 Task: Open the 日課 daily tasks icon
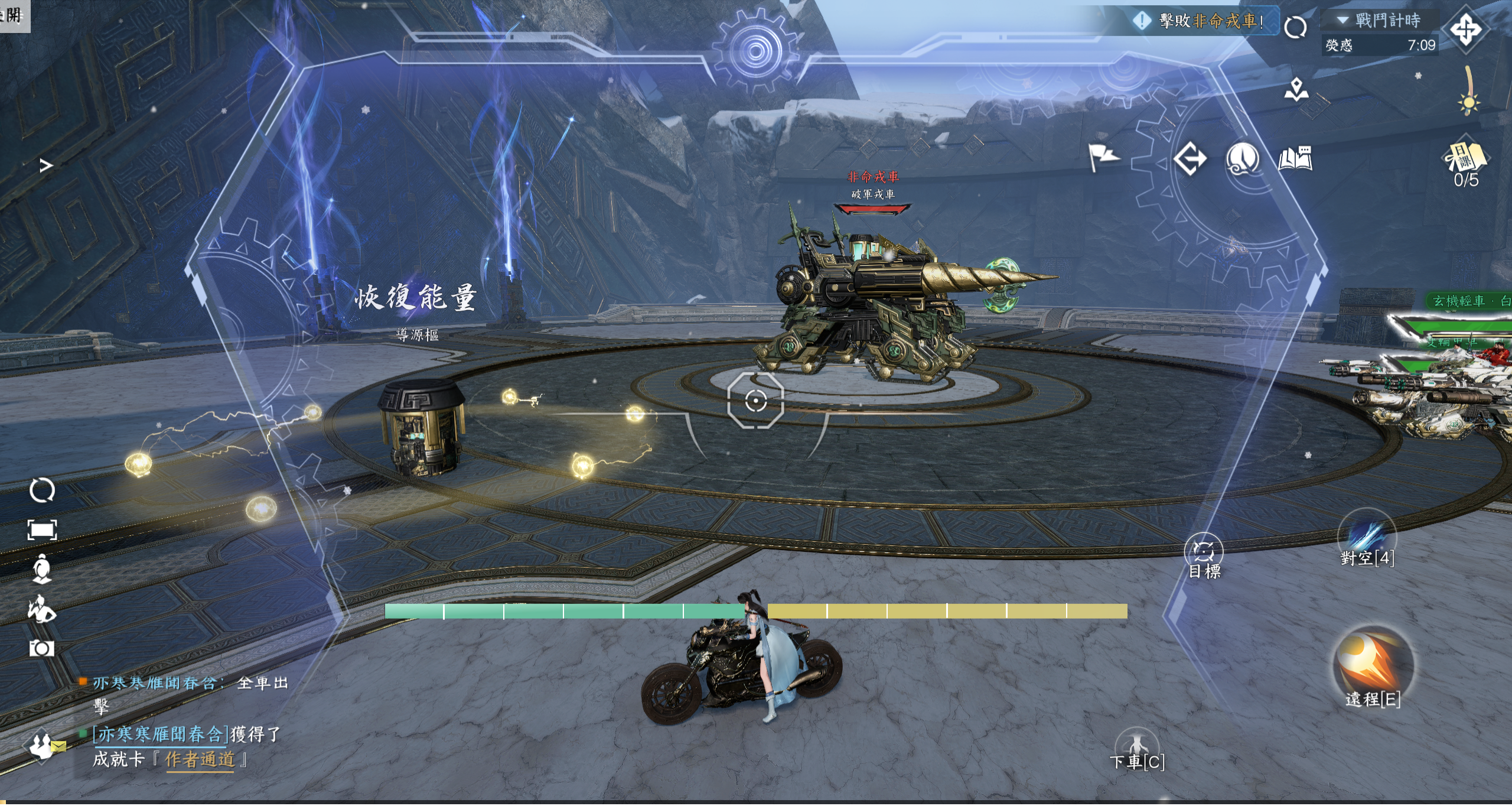pos(1466,160)
